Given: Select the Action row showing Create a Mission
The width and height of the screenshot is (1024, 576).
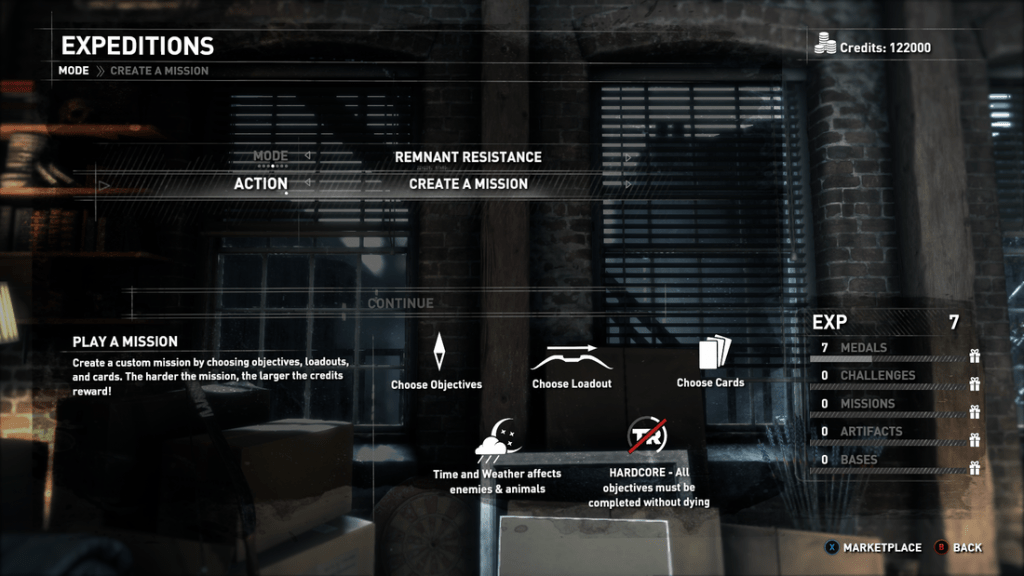Looking at the screenshot, I should (467, 184).
